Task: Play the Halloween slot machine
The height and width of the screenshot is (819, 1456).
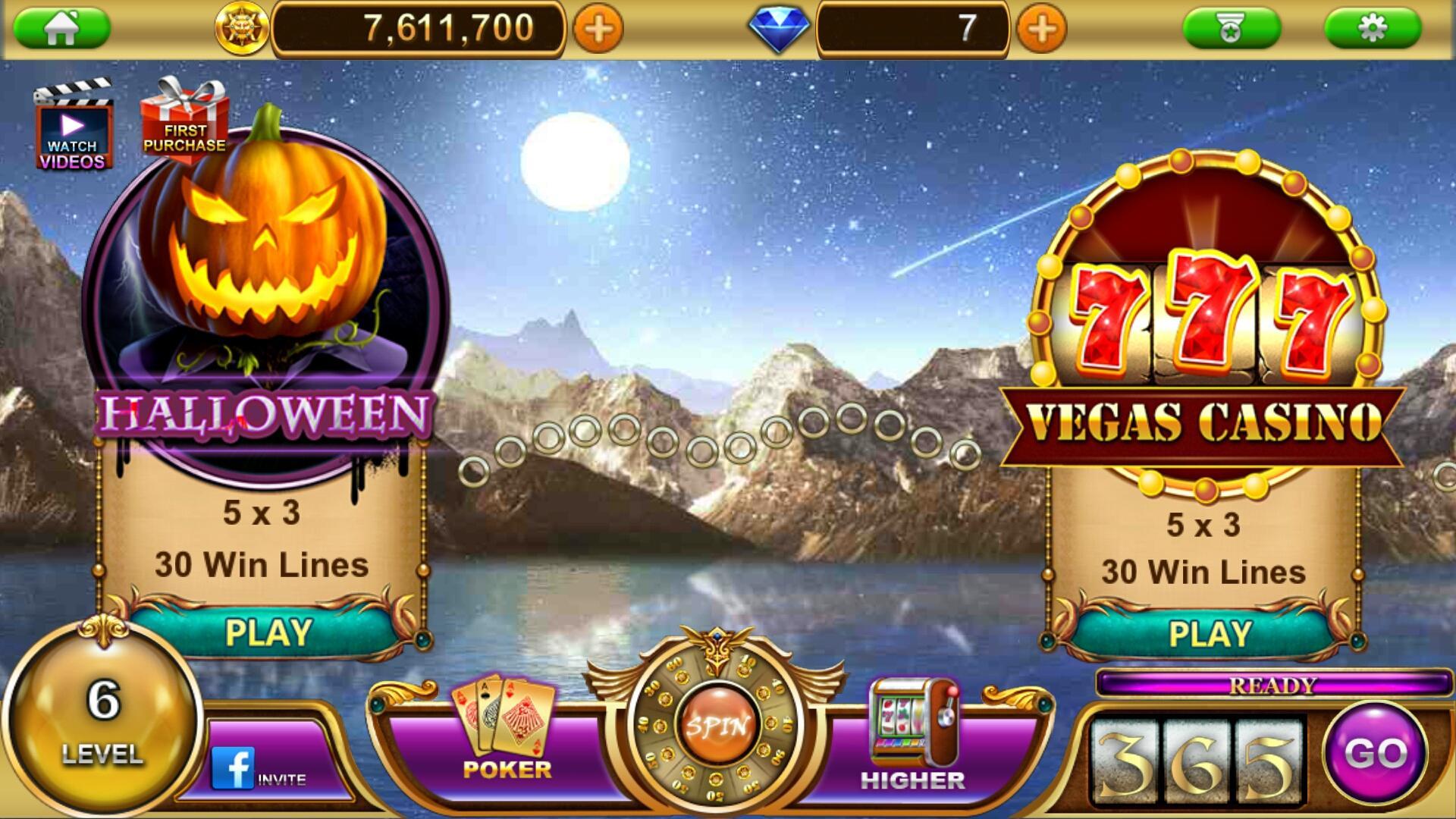Action: pos(268,632)
